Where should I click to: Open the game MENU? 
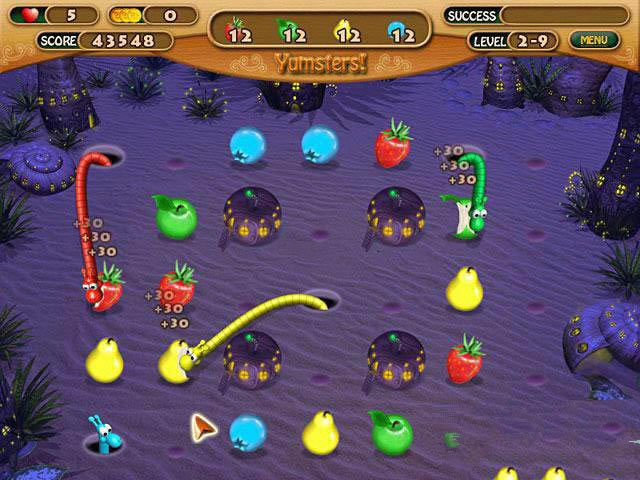pyautogui.click(x=593, y=40)
